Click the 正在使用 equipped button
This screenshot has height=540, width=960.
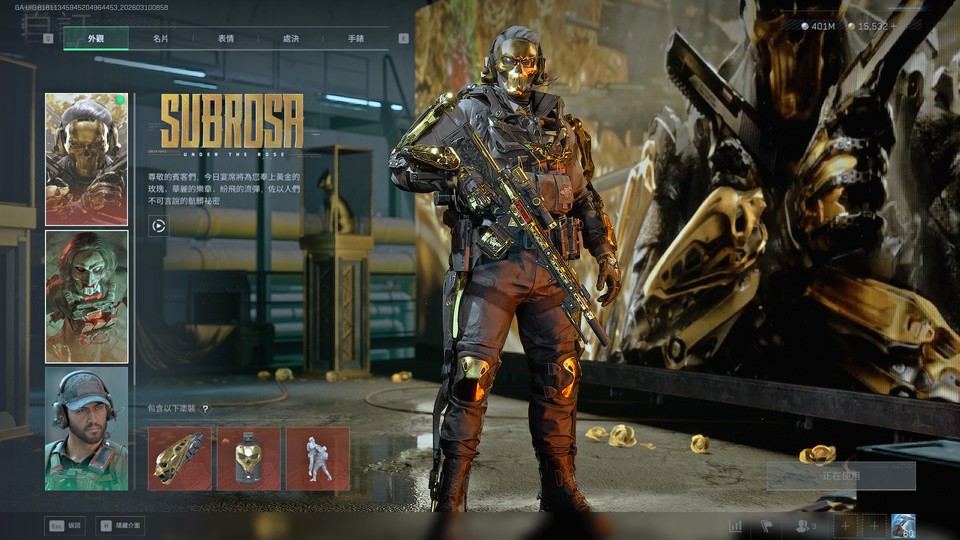click(841, 476)
